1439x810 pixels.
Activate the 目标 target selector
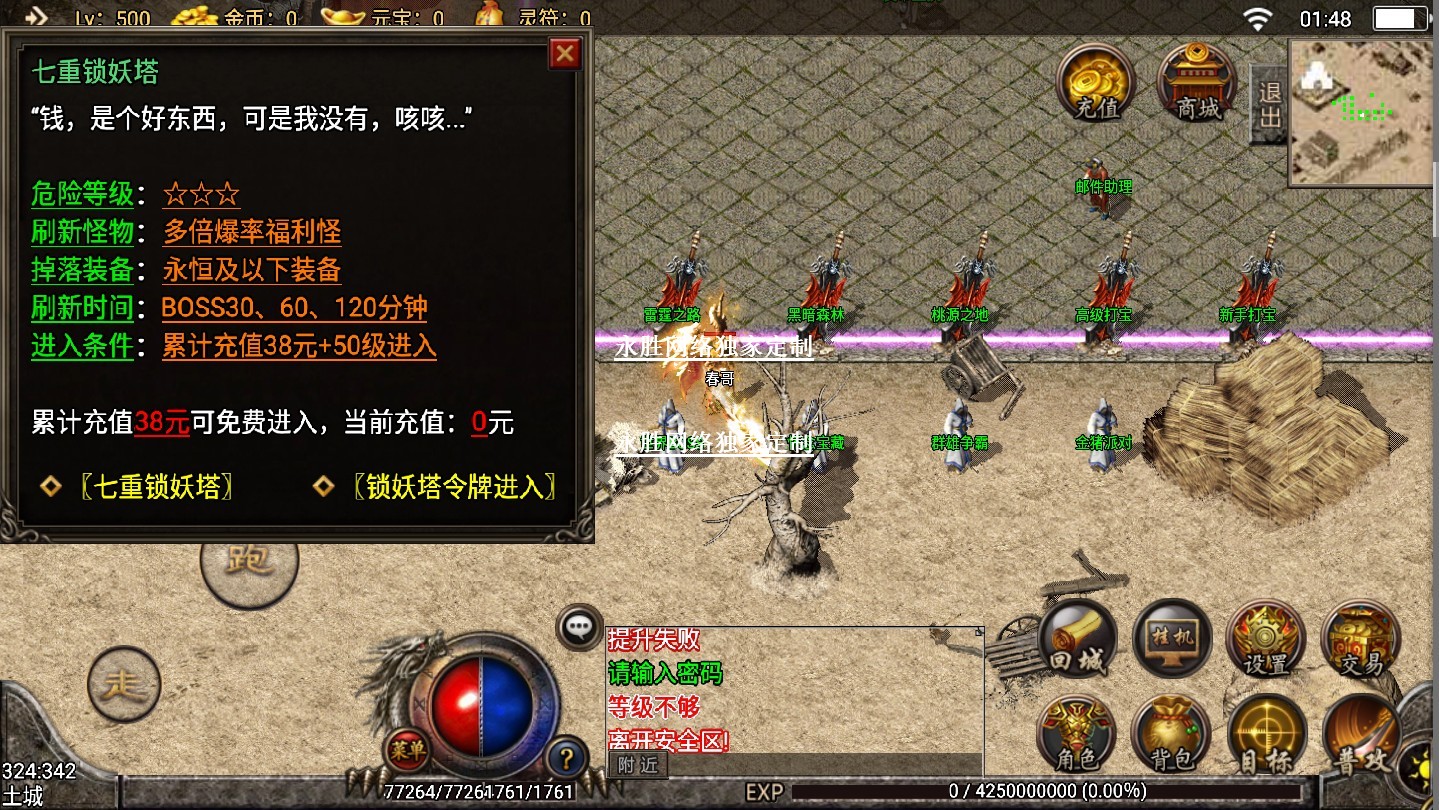(1266, 735)
